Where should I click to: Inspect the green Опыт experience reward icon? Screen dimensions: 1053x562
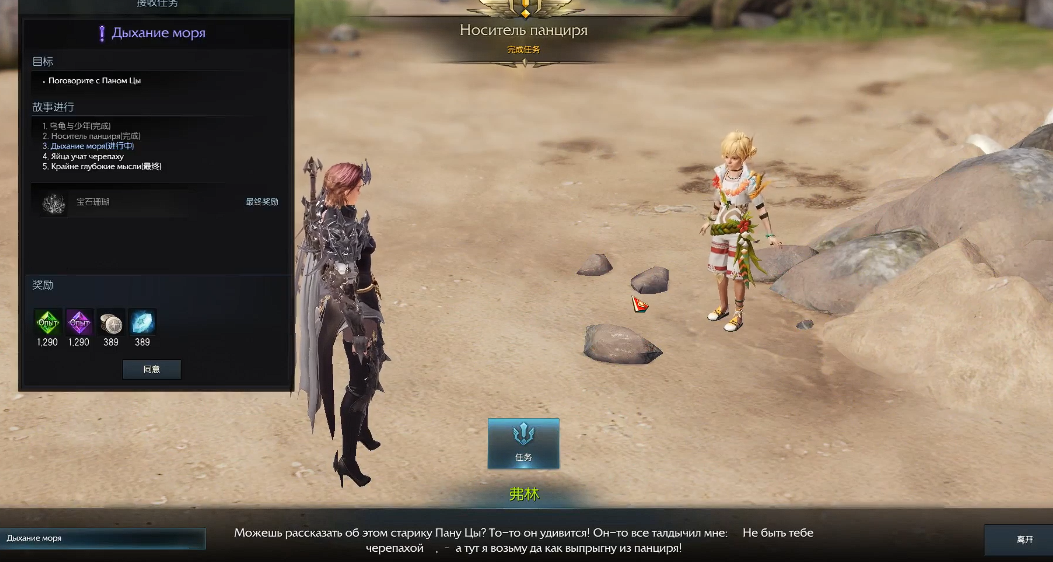(48, 322)
